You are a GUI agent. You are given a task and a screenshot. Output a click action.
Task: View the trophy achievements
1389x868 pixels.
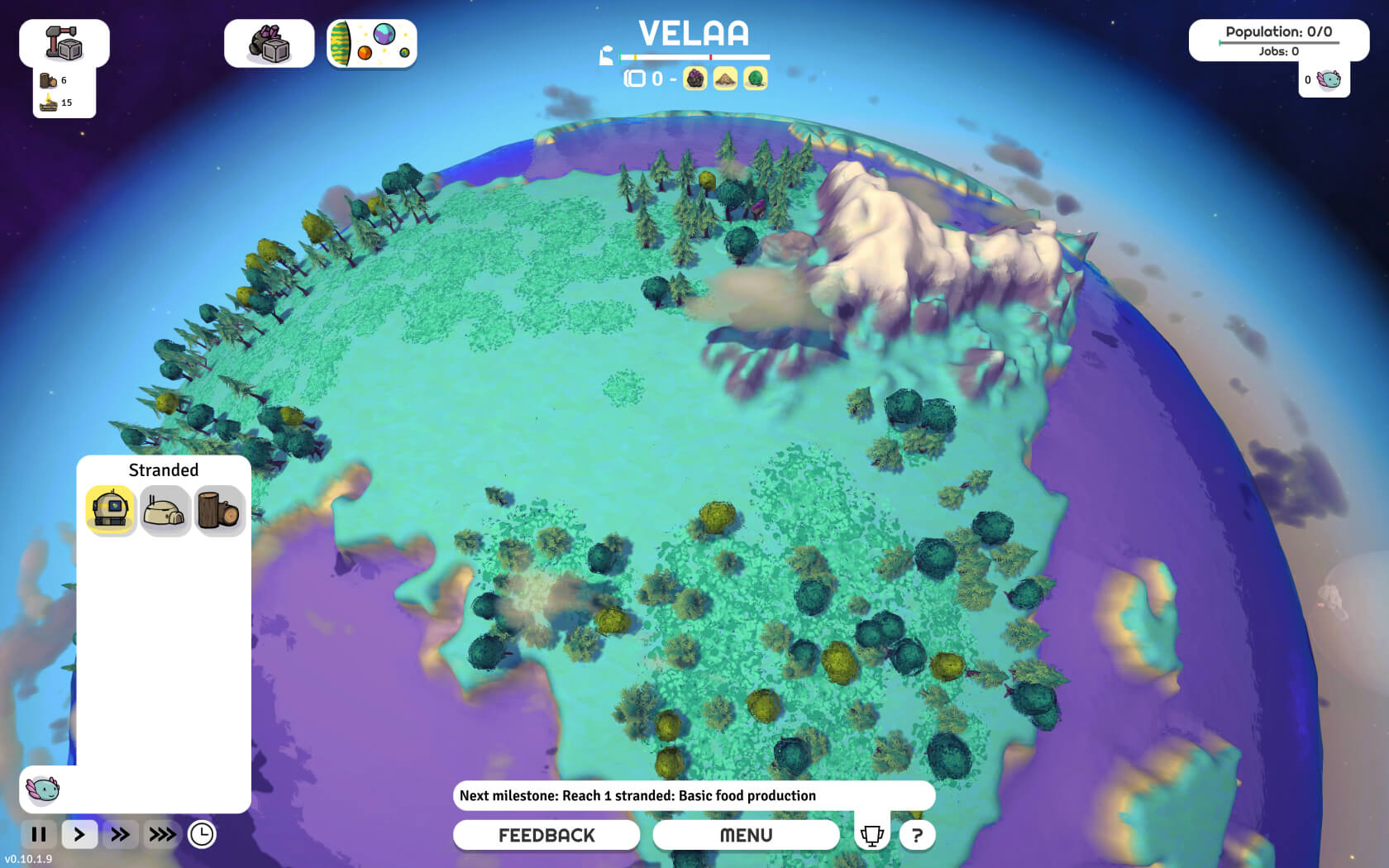[x=871, y=835]
